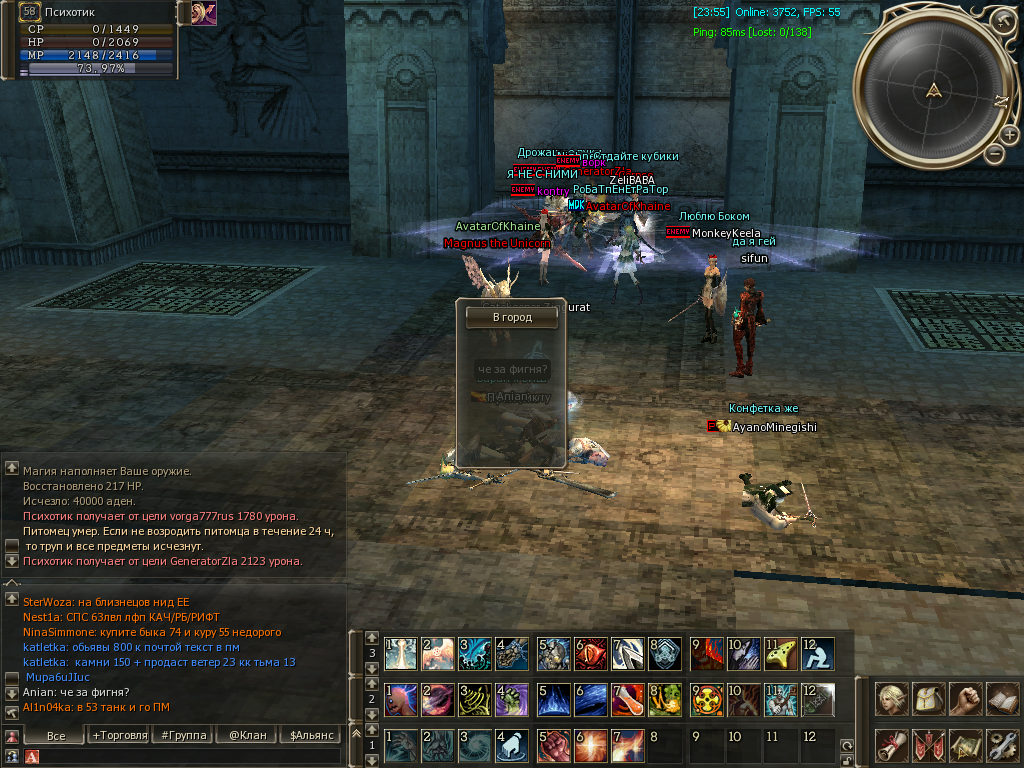1024x768 pixels.
Task: Open the inventory backpack icon
Action: coord(929,699)
